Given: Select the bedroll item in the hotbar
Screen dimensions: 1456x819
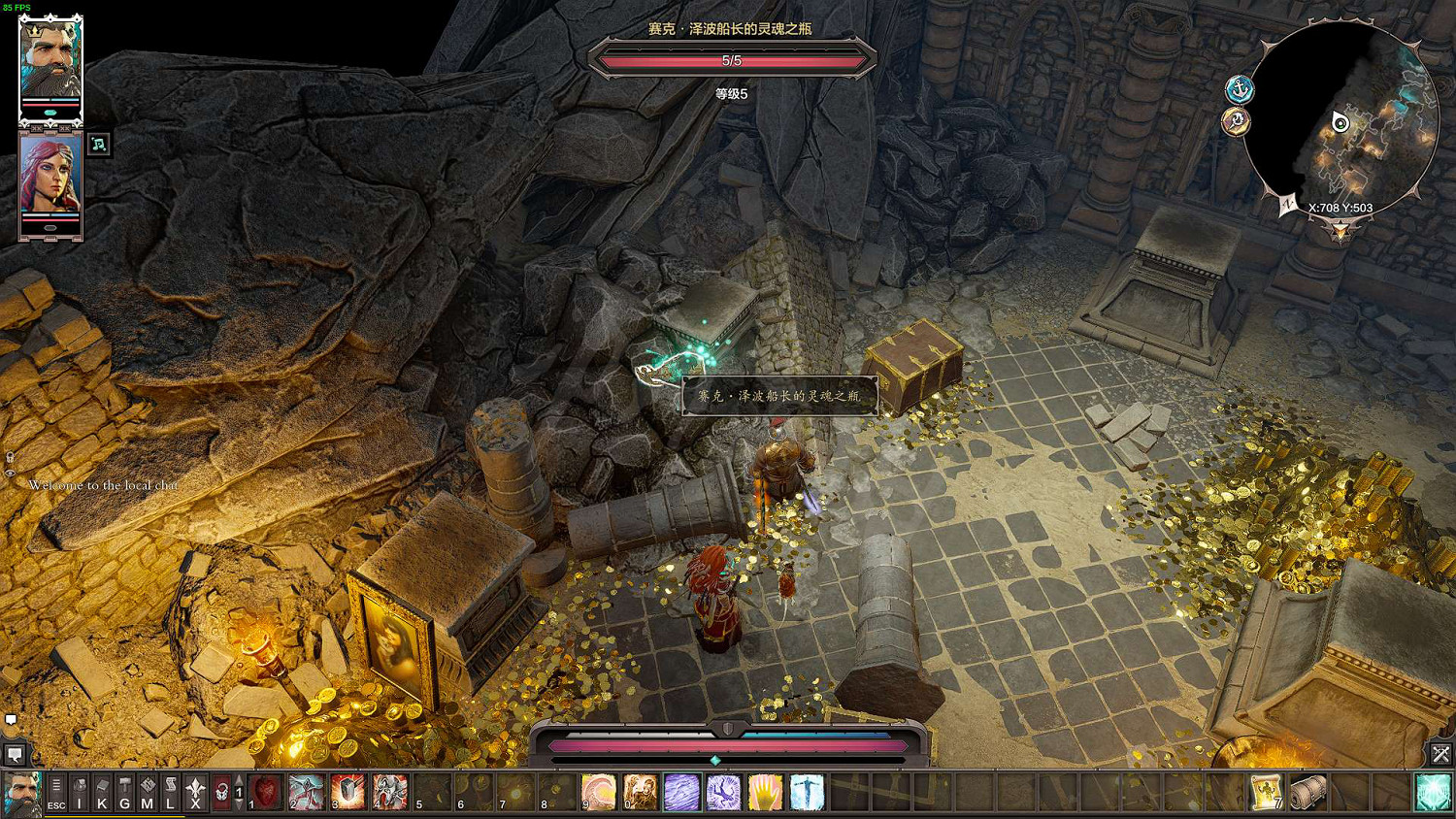Looking at the screenshot, I should (x=1307, y=792).
